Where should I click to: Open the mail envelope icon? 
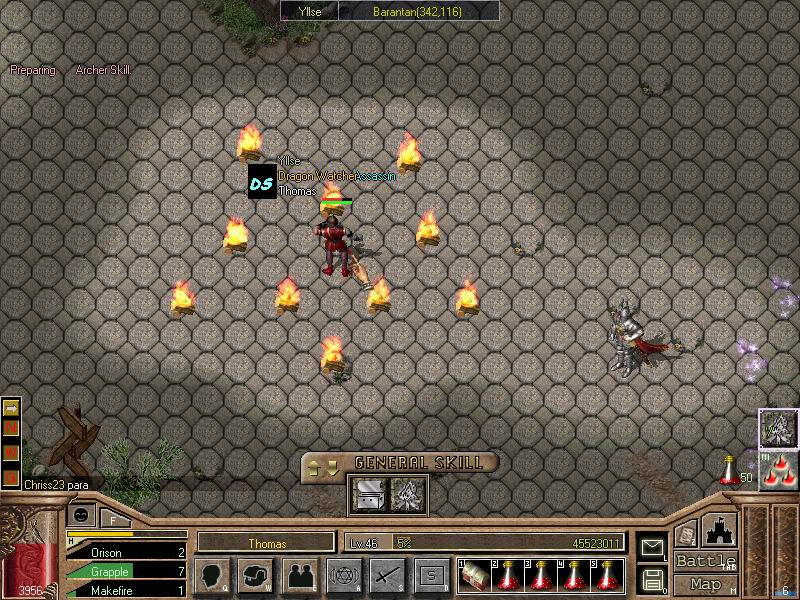click(651, 547)
